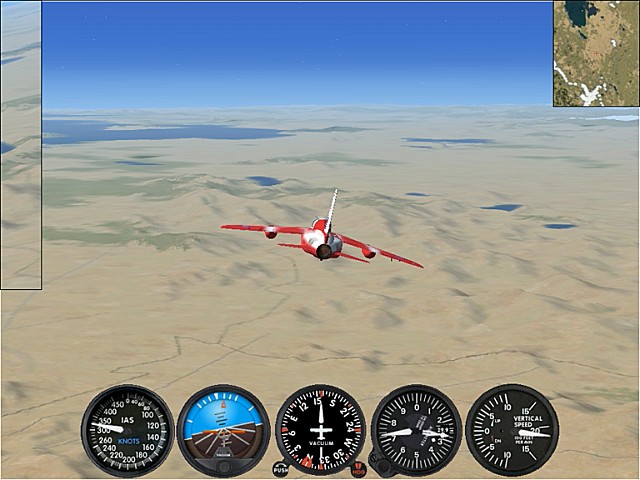Click the vacuum heading indicator dial
This screenshot has height=480, width=640.
pos(320,430)
